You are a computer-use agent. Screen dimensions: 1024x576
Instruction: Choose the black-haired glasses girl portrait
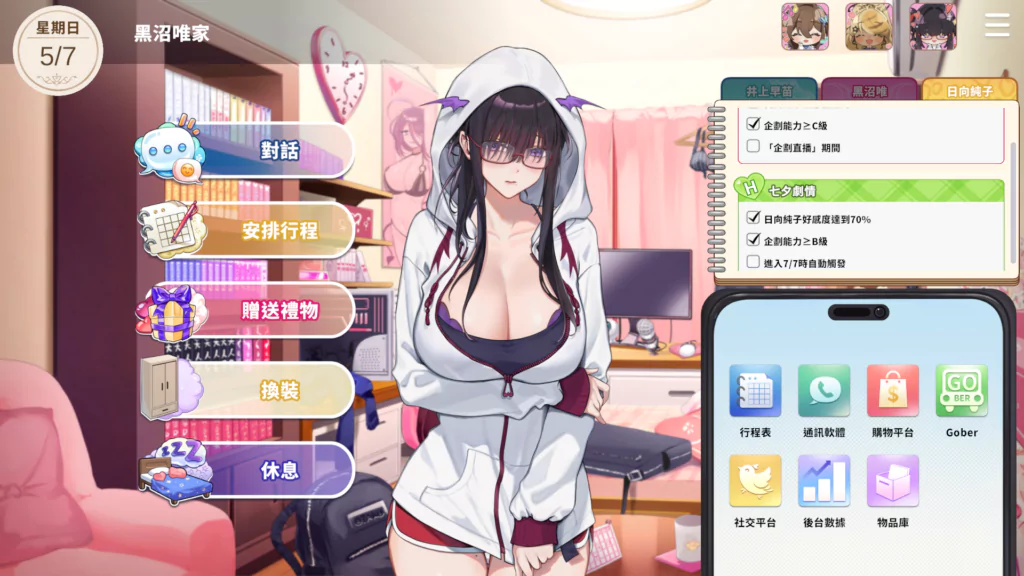pyautogui.click(x=933, y=27)
